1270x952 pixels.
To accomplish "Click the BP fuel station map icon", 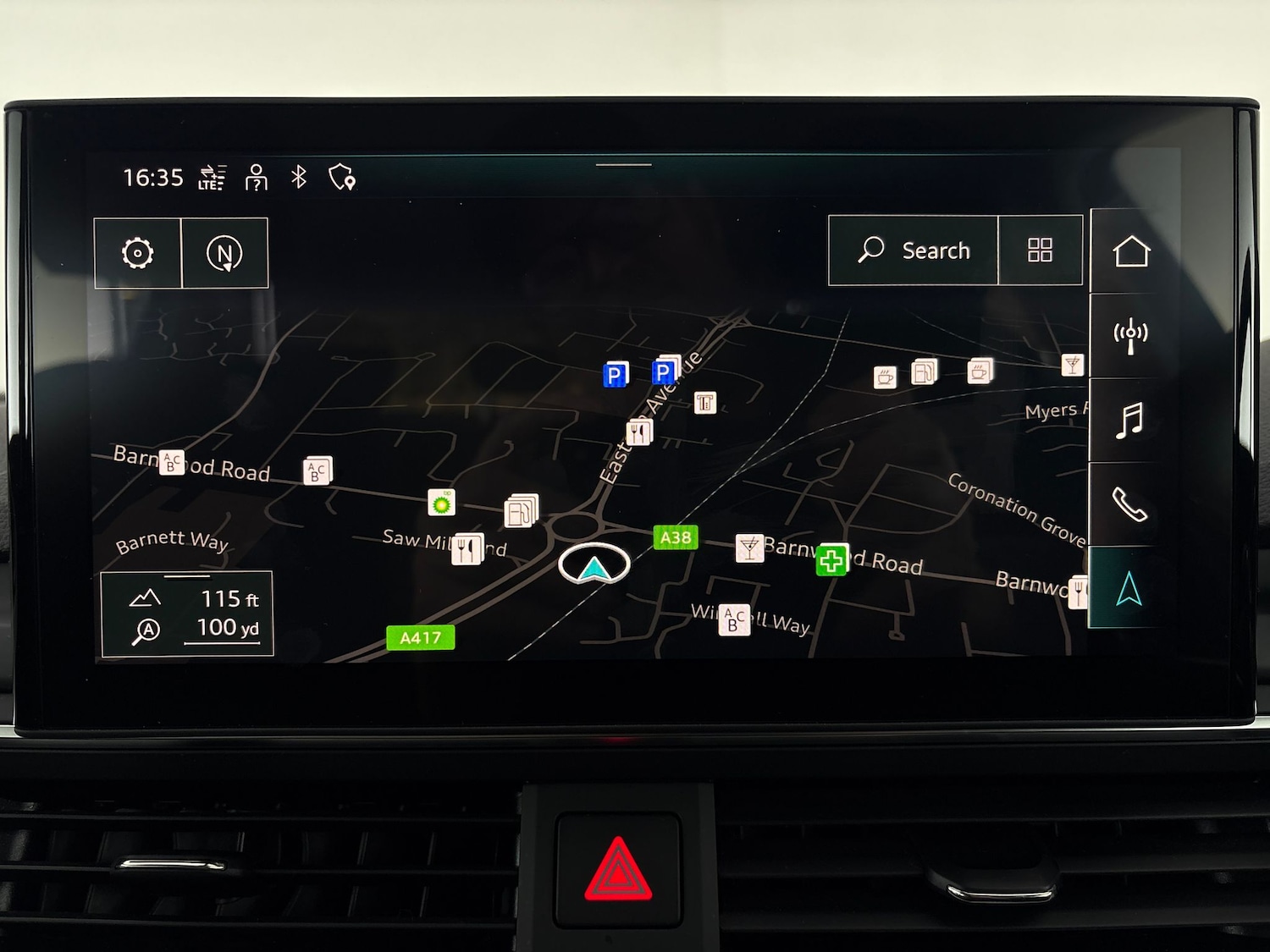I will click(x=441, y=501).
